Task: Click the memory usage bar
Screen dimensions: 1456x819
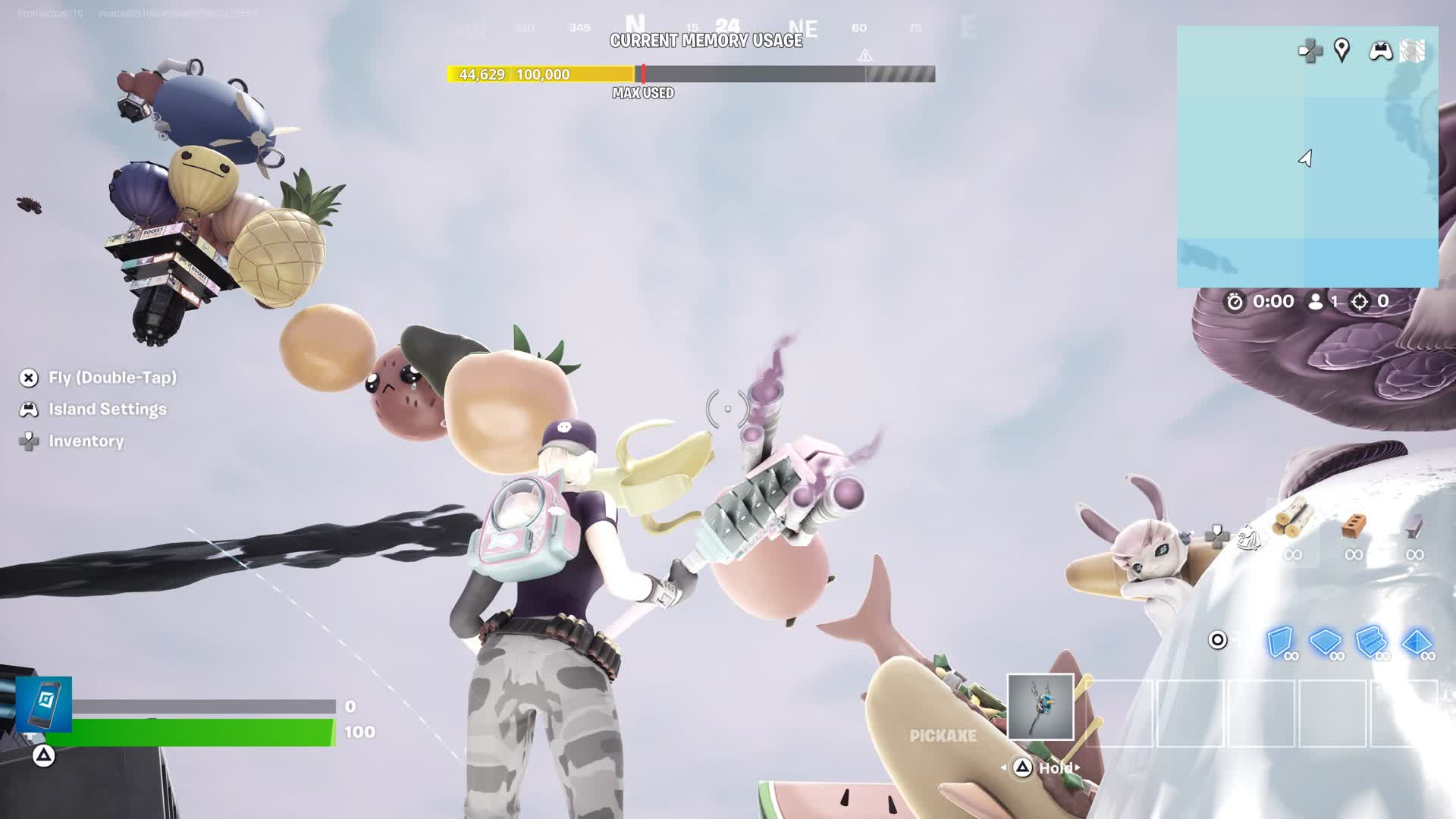Action: tap(690, 74)
